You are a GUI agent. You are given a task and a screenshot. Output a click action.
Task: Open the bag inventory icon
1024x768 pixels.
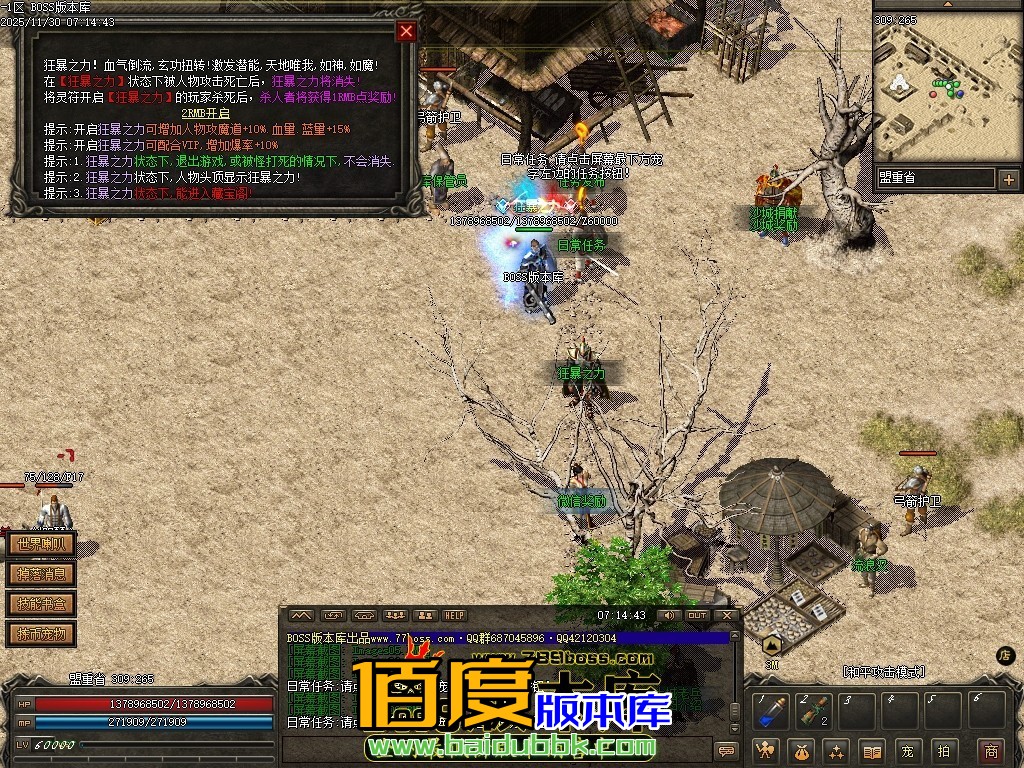(800, 750)
